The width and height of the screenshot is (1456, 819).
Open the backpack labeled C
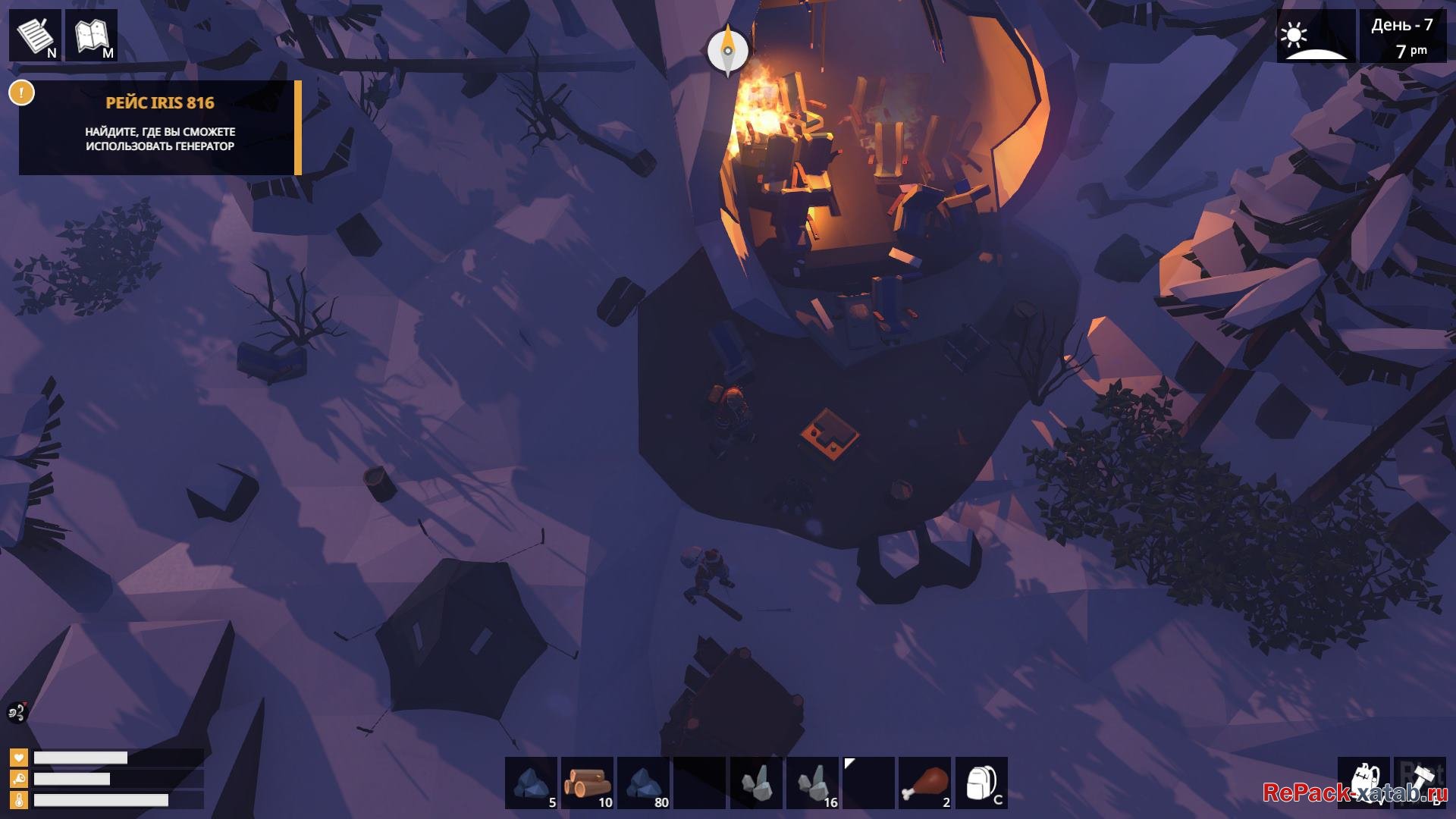[981, 783]
